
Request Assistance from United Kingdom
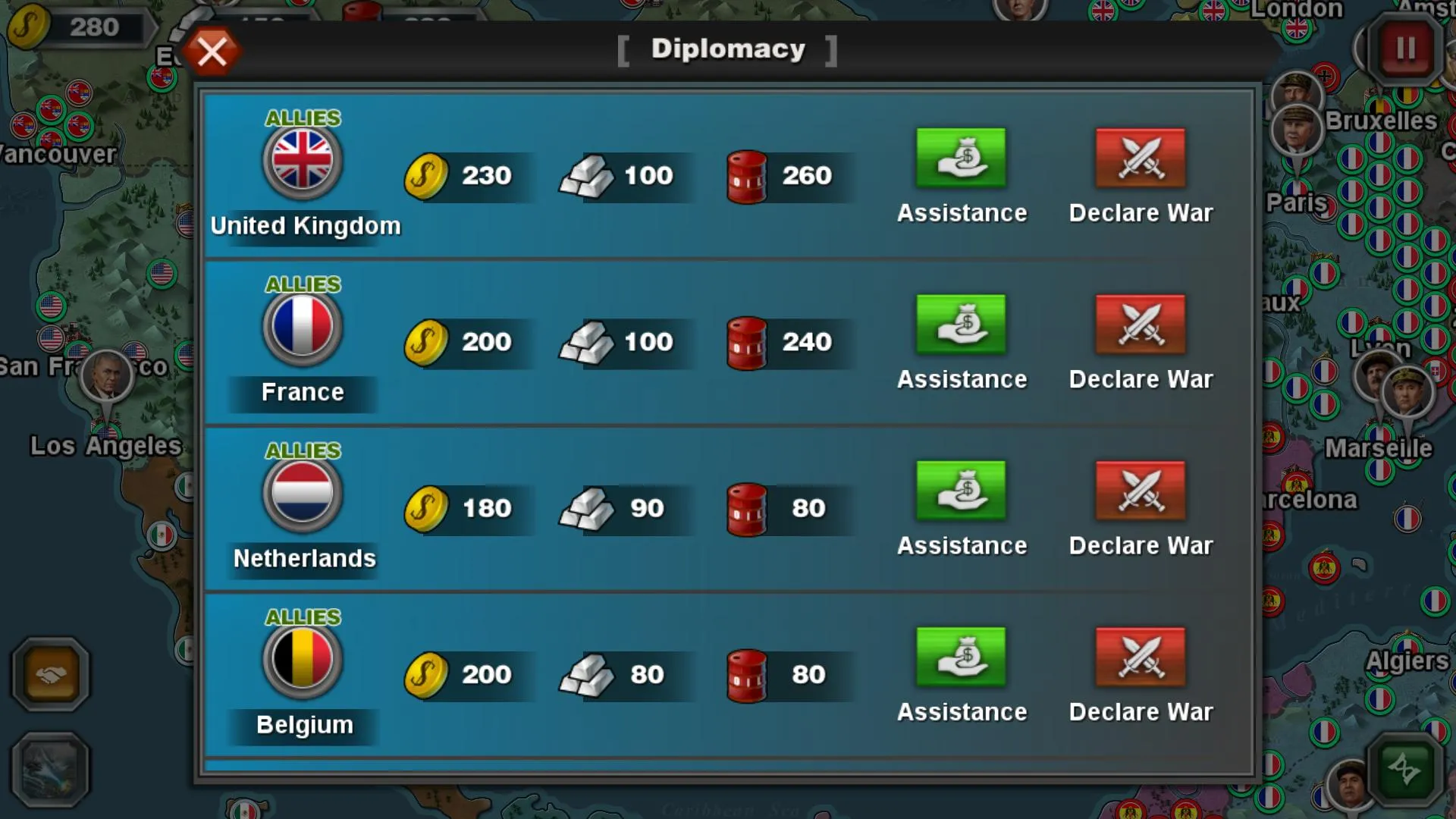(x=962, y=158)
